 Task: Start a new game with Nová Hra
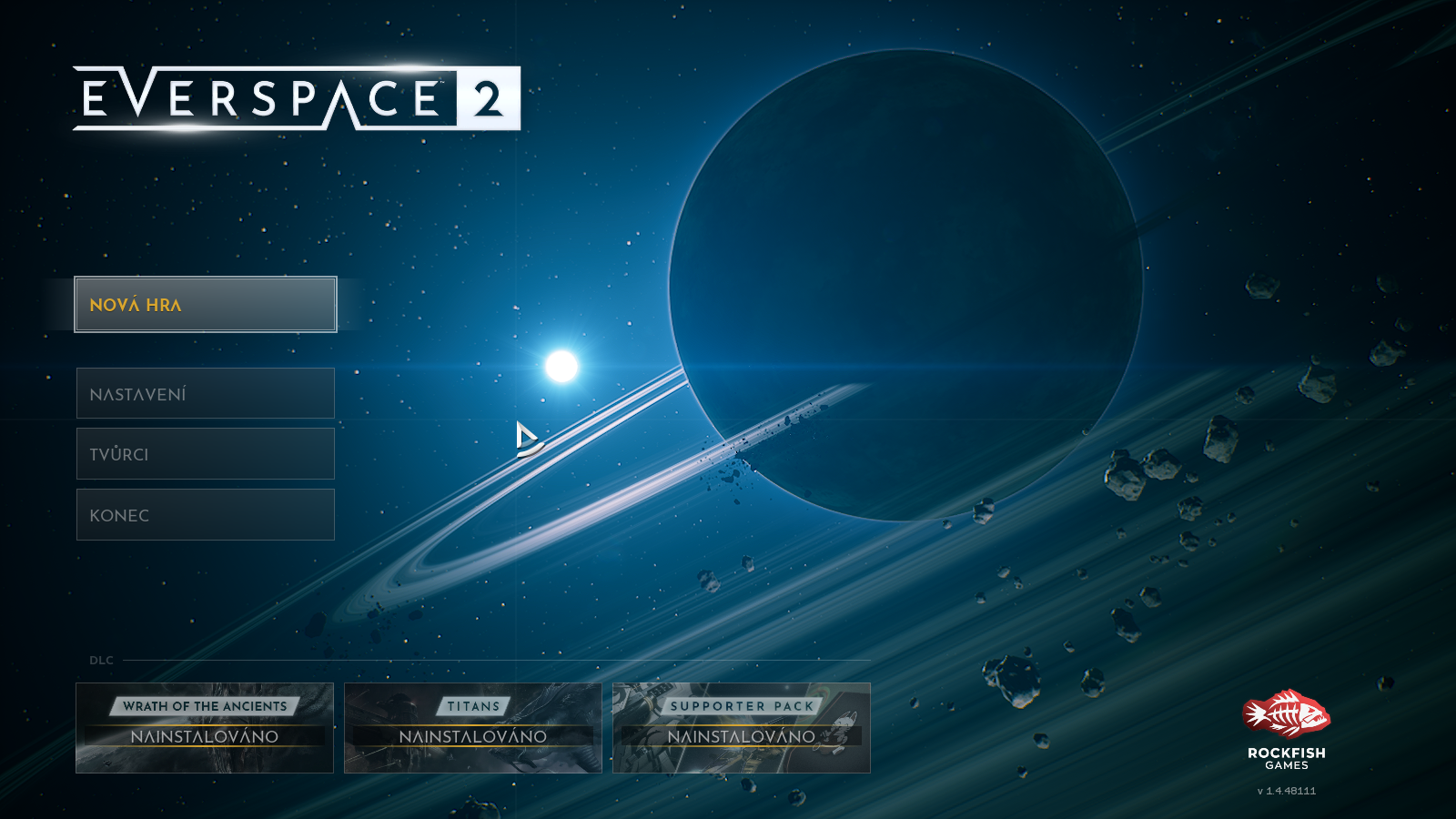click(x=206, y=305)
